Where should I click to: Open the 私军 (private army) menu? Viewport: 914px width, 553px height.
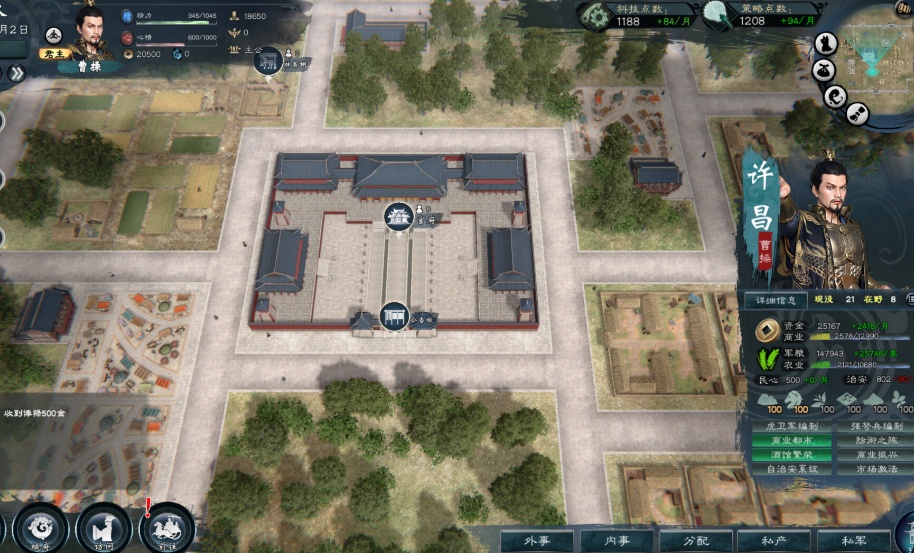pyautogui.click(x=854, y=541)
